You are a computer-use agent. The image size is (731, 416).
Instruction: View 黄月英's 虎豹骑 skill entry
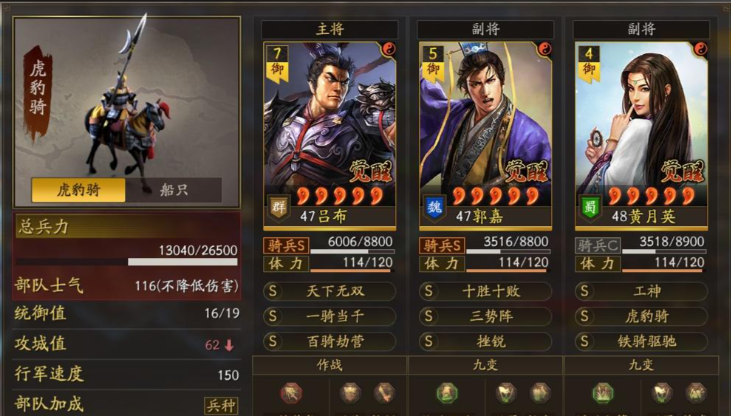click(x=641, y=316)
